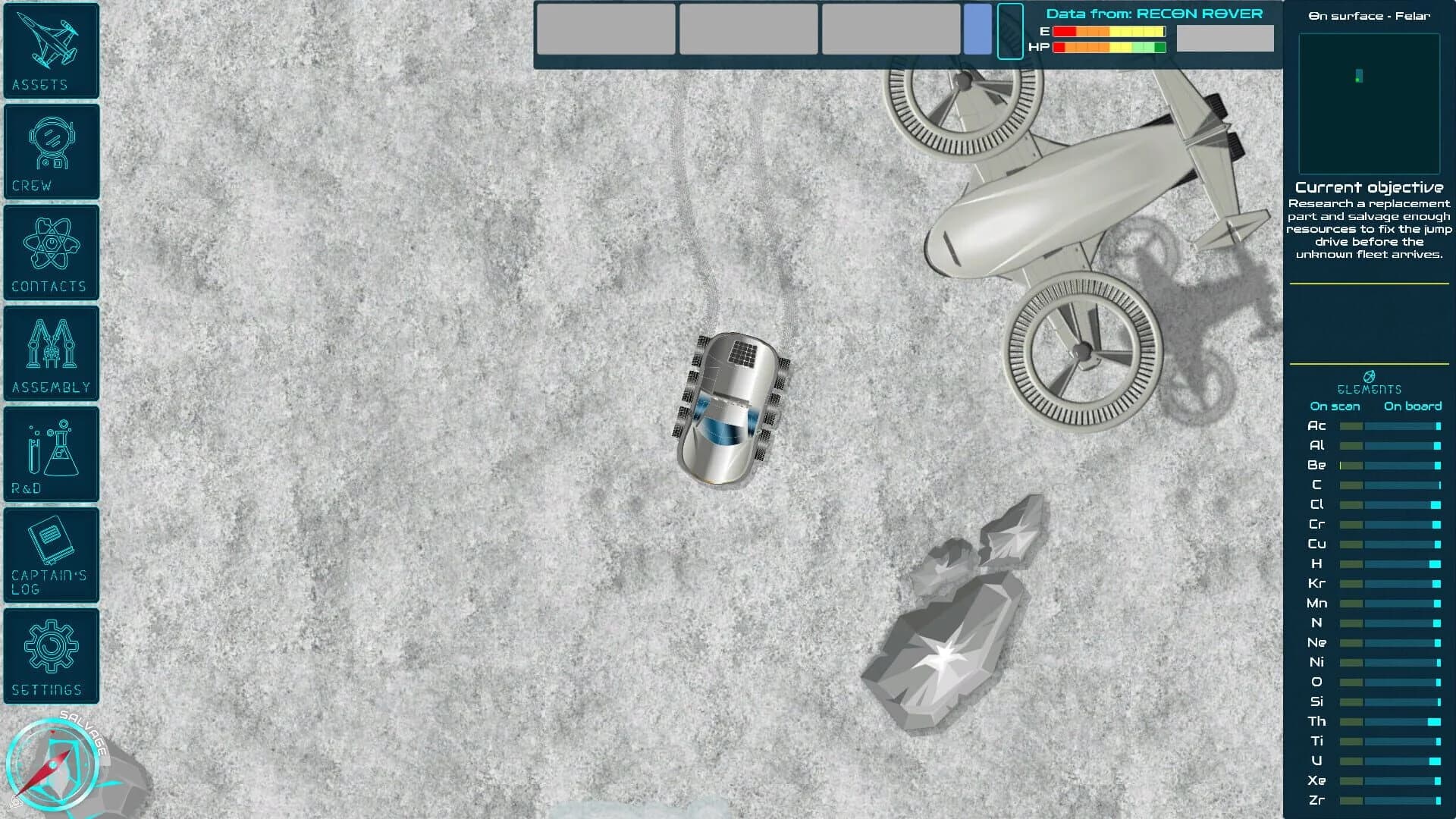Screen dimensions: 1456x819
Task: Open the Crew panel
Action: (50, 152)
